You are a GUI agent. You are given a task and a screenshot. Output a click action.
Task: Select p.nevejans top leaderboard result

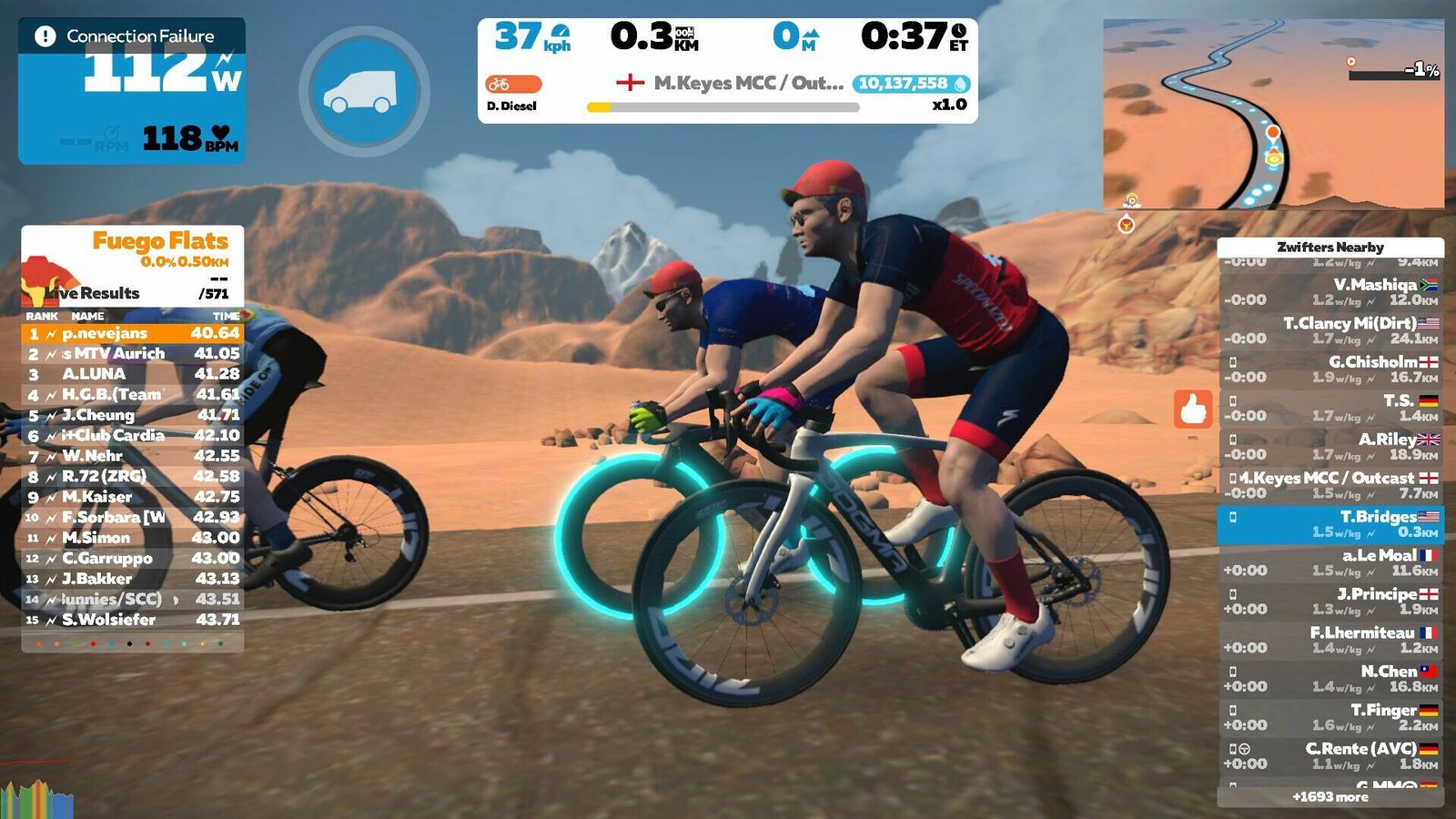pyautogui.click(x=133, y=333)
